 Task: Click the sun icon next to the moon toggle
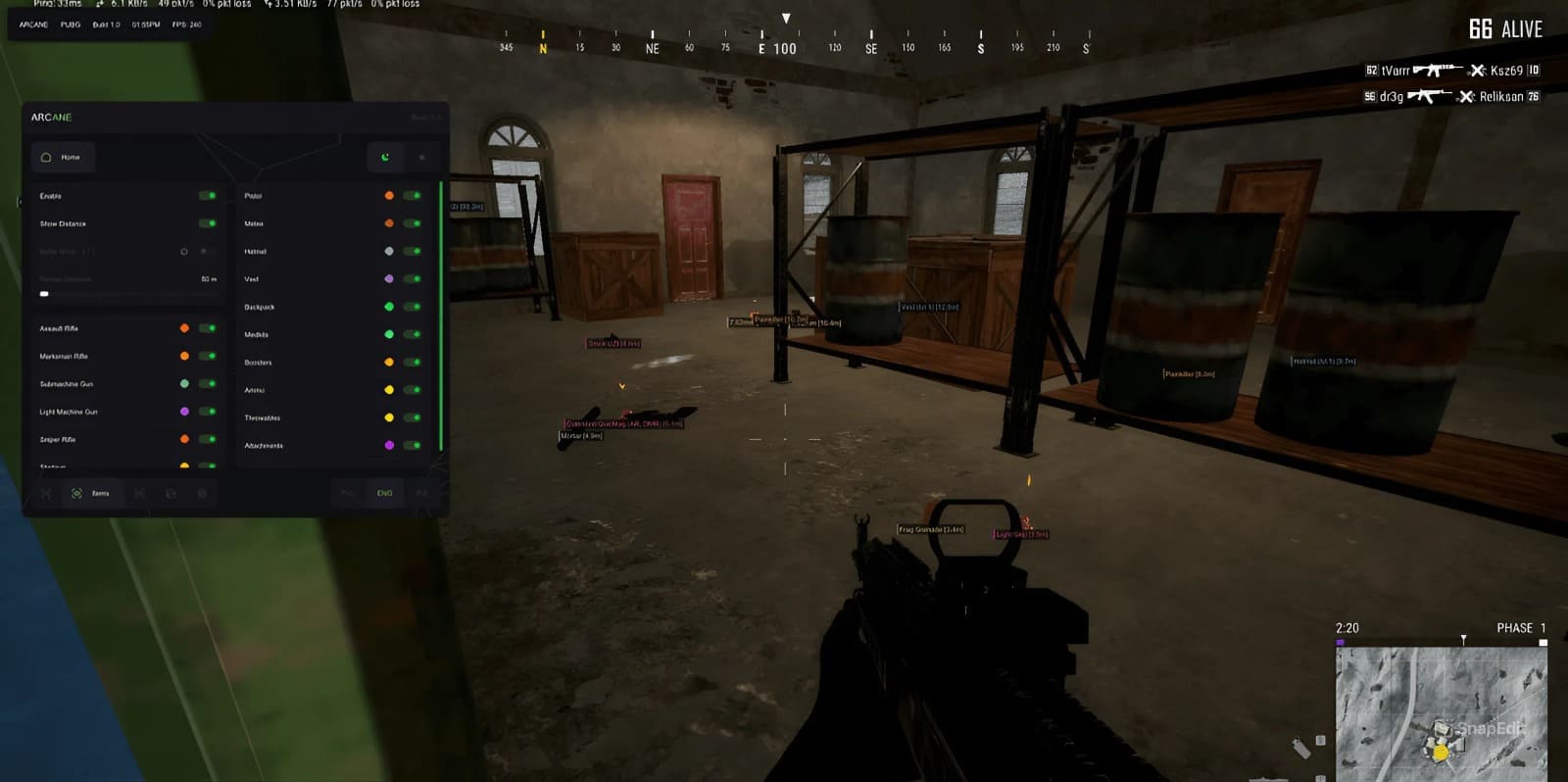(423, 157)
